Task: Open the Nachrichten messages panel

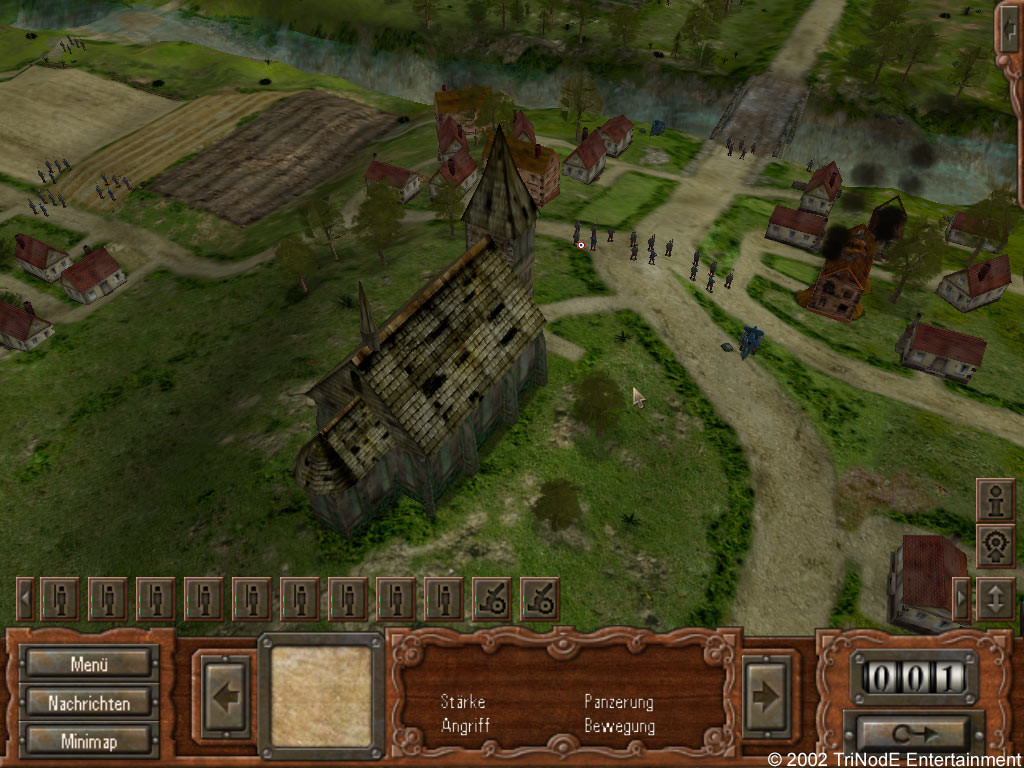Action: pos(90,703)
